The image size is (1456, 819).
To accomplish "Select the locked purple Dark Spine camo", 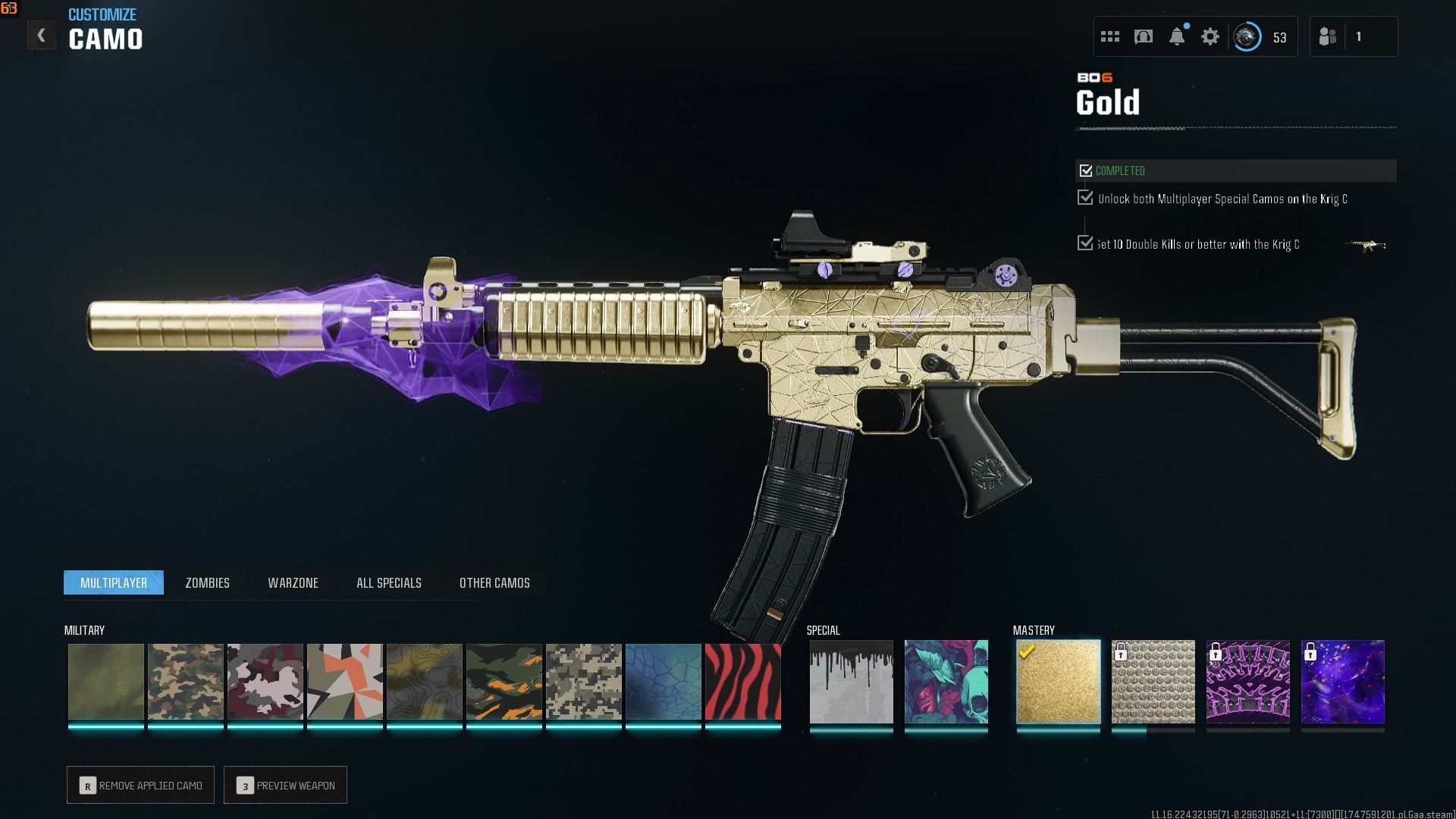I will pos(1247,682).
